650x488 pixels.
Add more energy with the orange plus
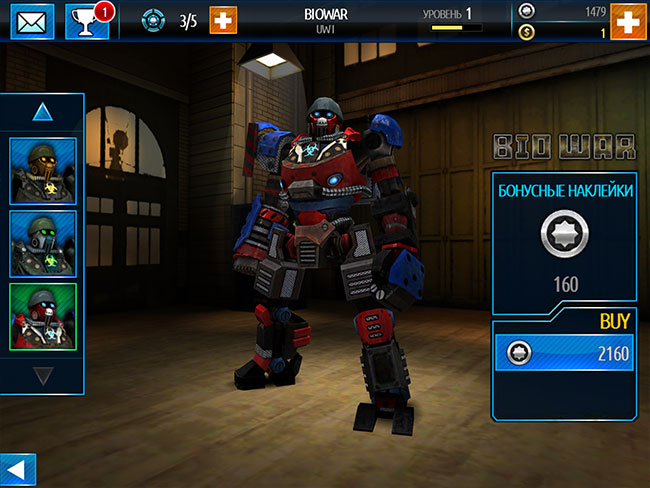[x=223, y=20]
